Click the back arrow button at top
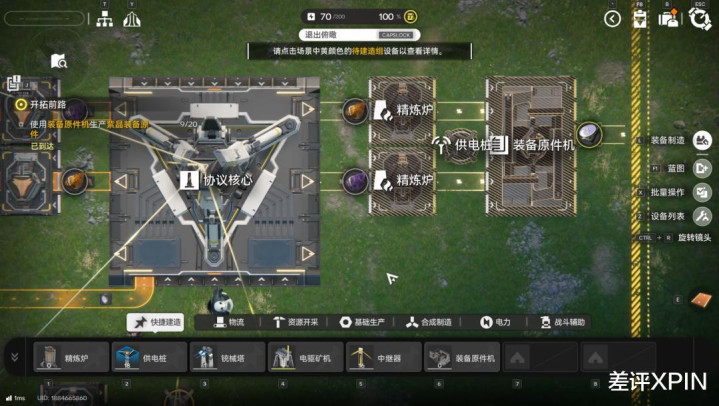 [x=613, y=18]
